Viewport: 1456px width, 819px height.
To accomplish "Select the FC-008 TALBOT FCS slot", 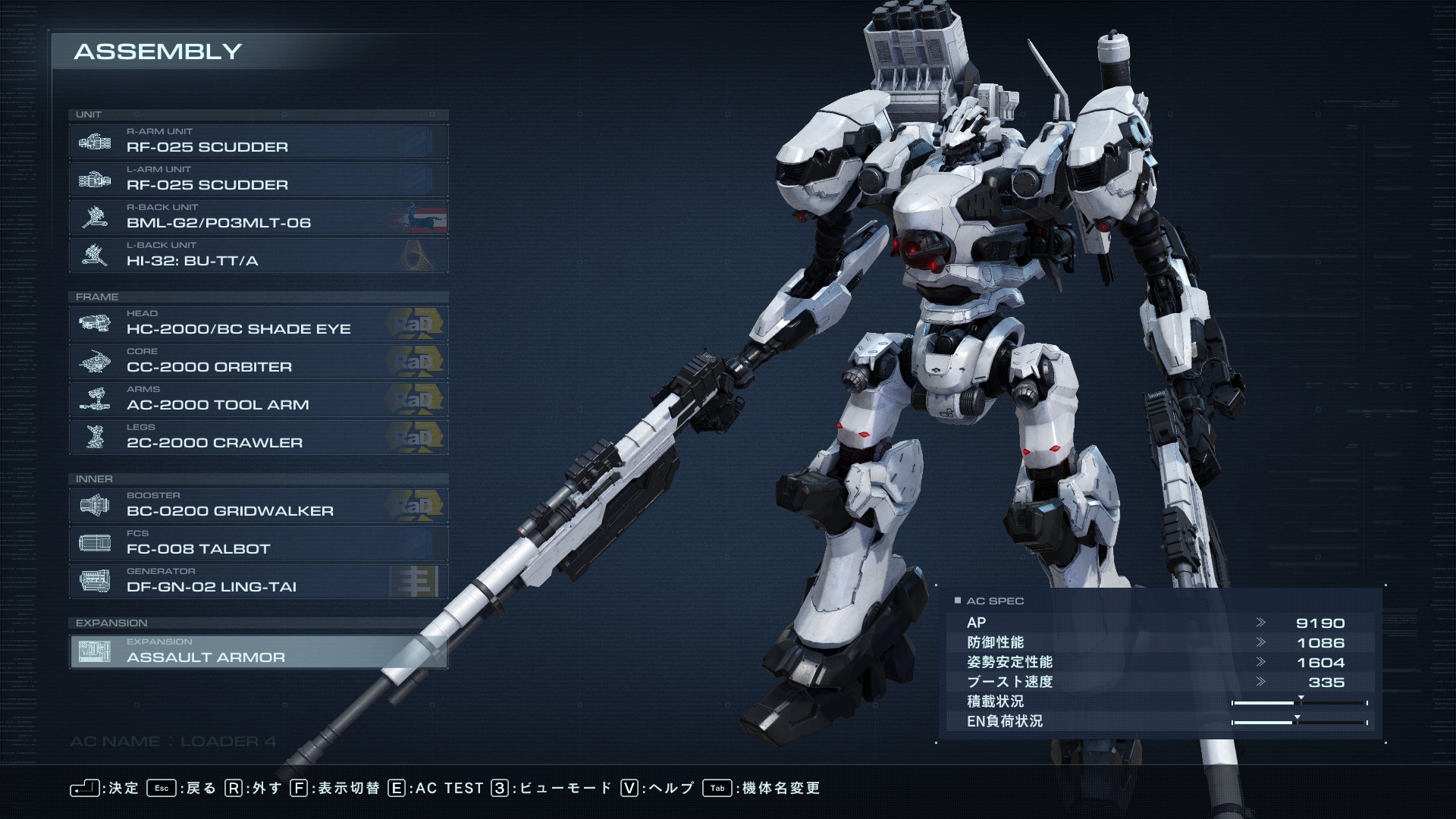I will (258, 543).
